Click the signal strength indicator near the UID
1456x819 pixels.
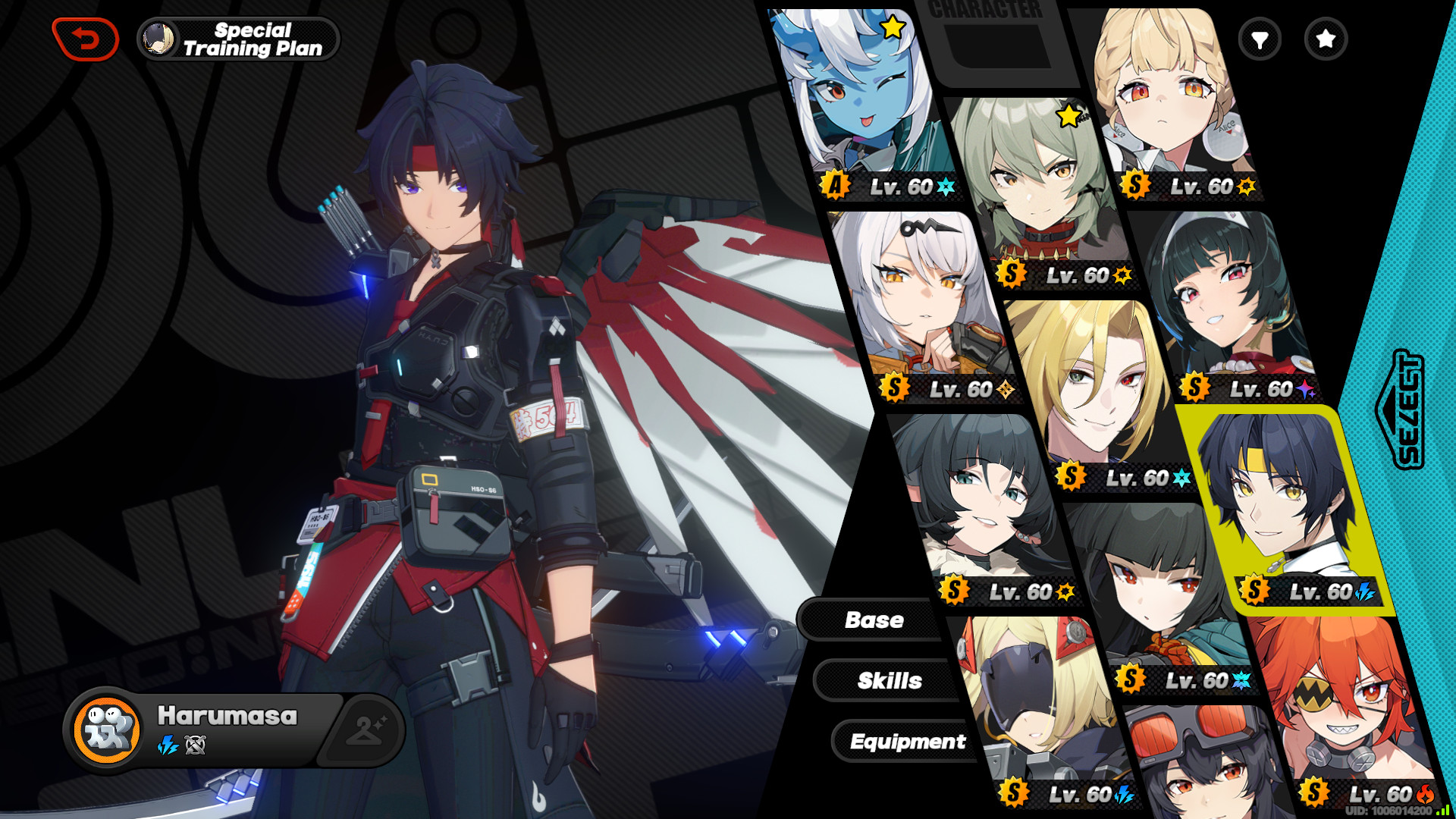click(x=1443, y=811)
